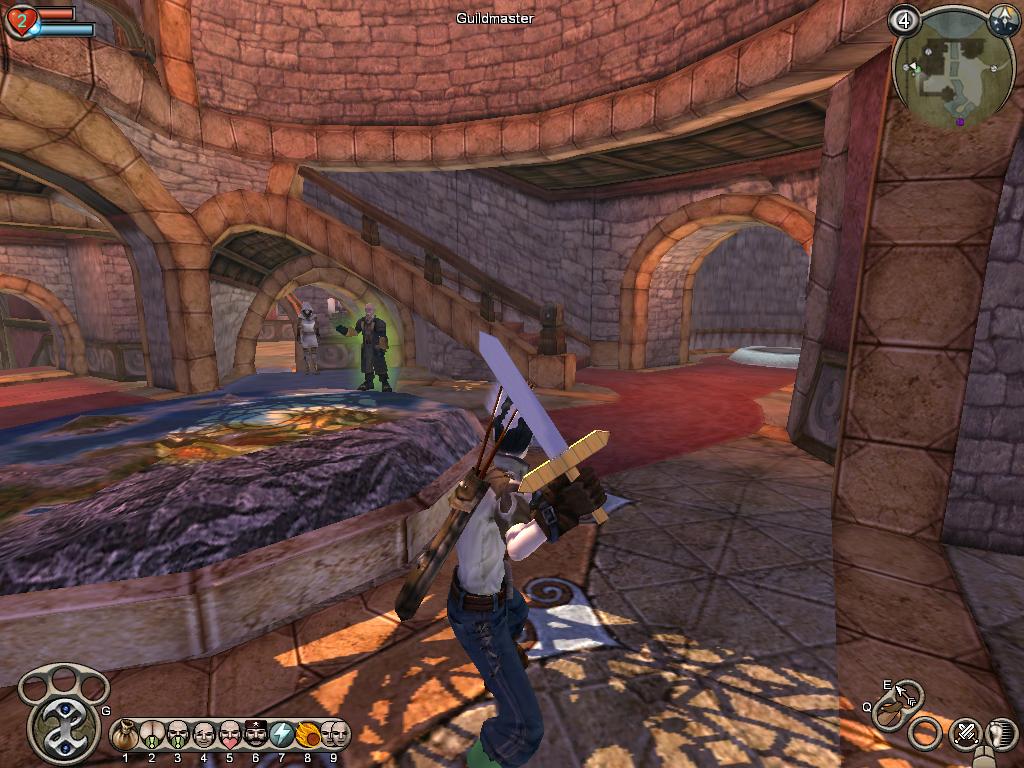Choose the plain face expression in slot 4
This screenshot has height=768, width=1024.
pyautogui.click(x=203, y=735)
